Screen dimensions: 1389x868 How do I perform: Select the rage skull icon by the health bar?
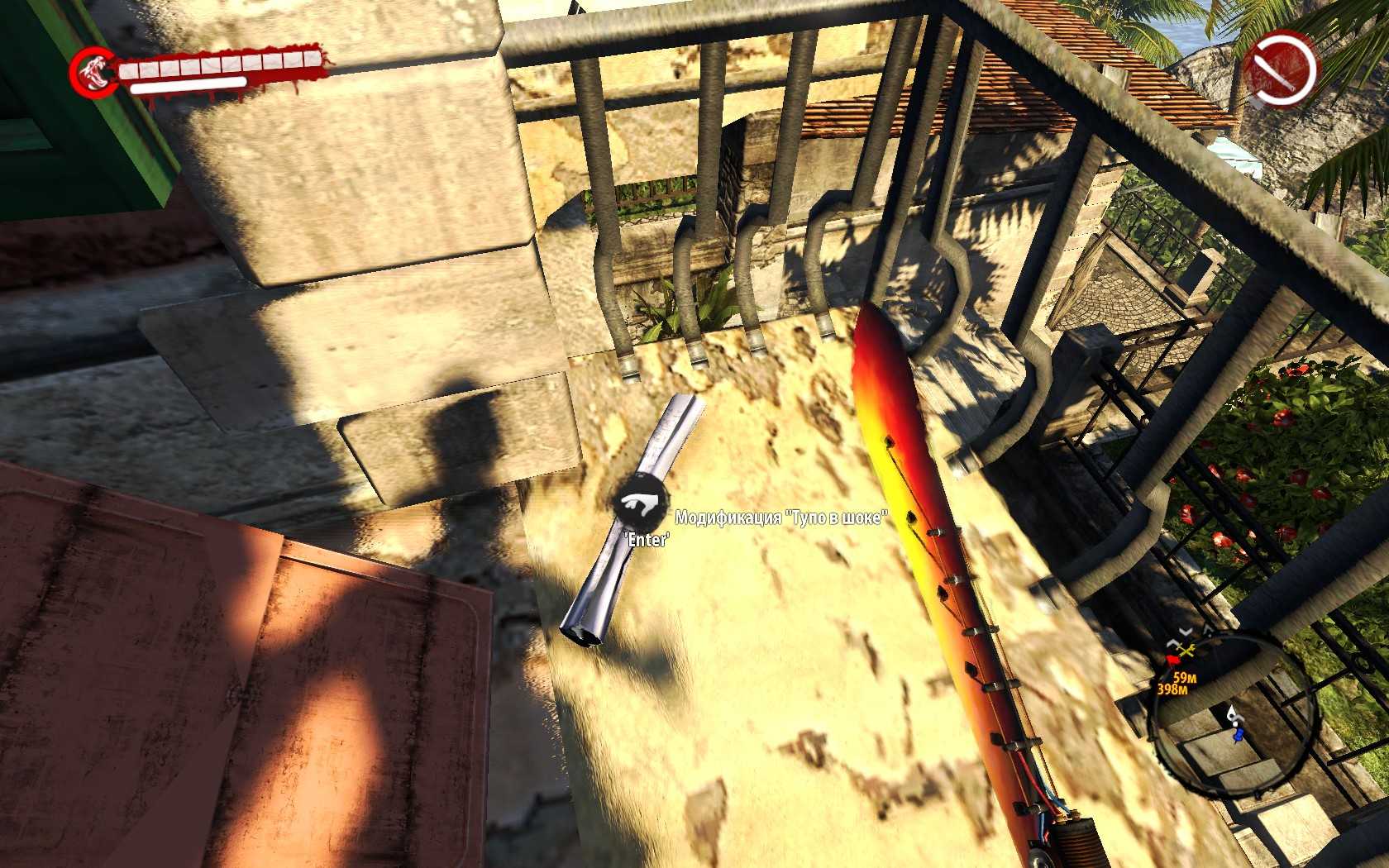[x=92, y=72]
